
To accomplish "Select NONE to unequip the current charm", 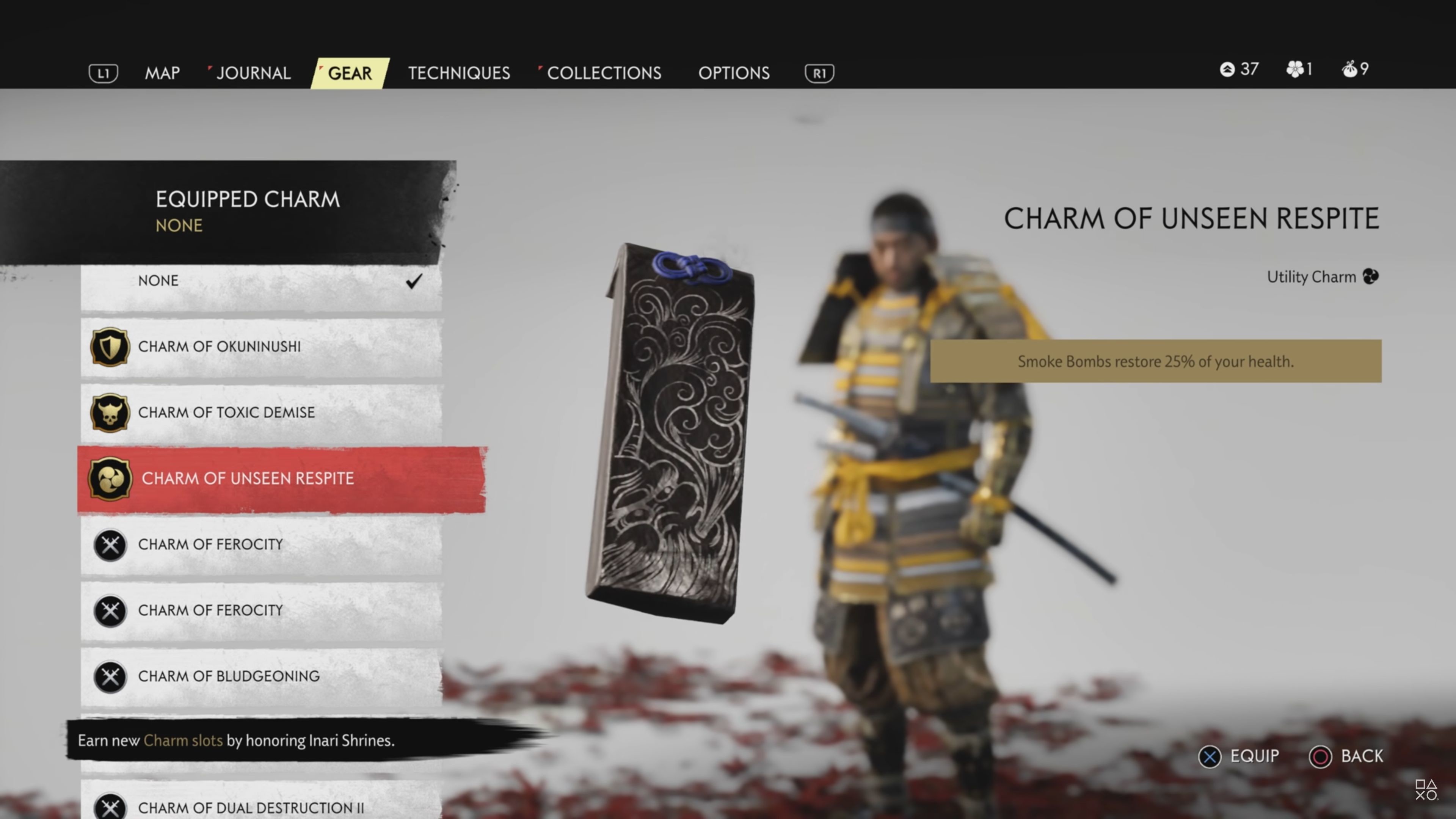I will [158, 280].
